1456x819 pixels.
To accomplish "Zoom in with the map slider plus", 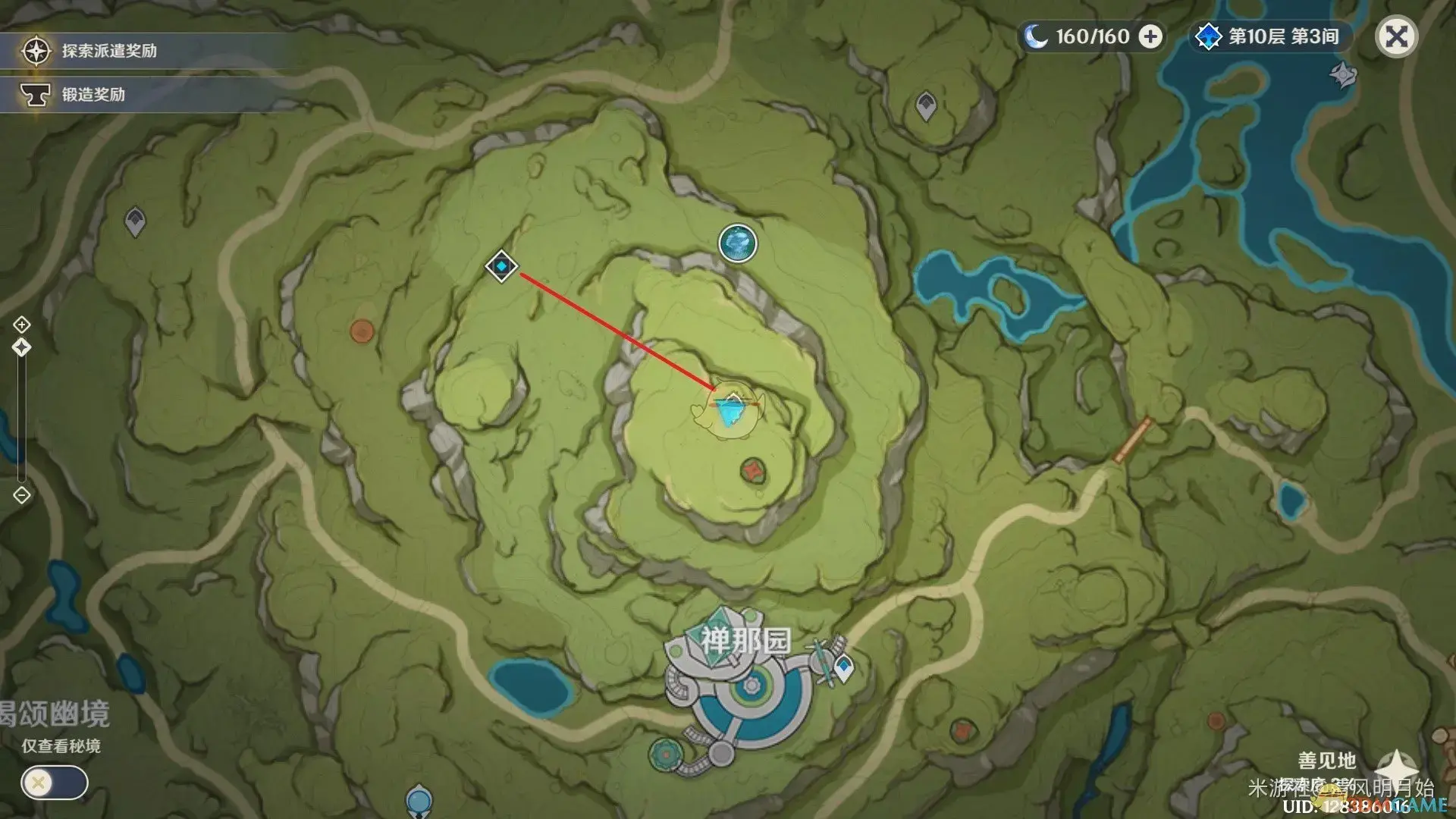I will pyautogui.click(x=22, y=325).
